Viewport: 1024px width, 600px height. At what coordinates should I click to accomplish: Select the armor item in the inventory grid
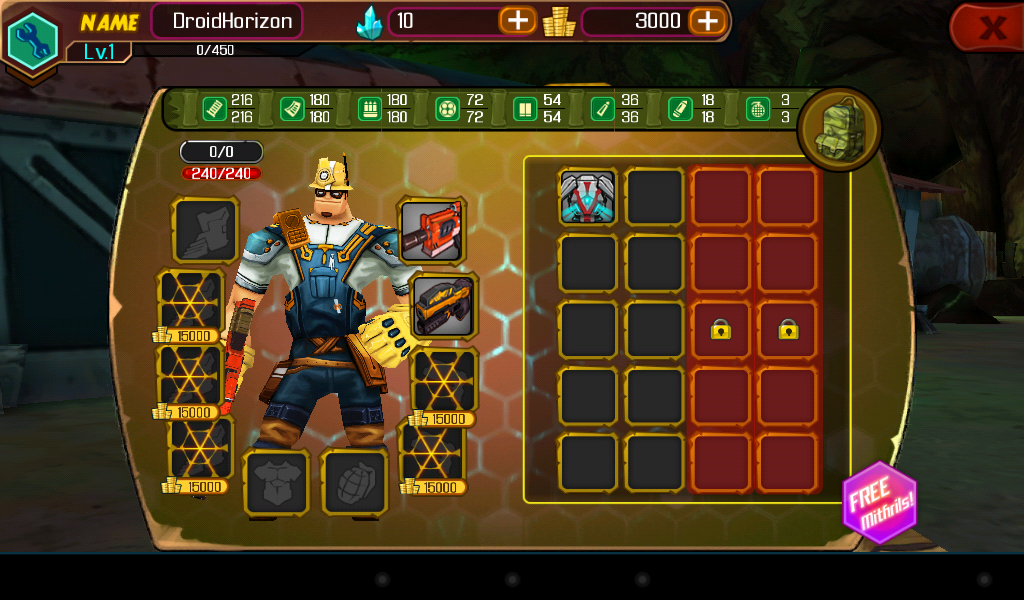pyautogui.click(x=587, y=196)
